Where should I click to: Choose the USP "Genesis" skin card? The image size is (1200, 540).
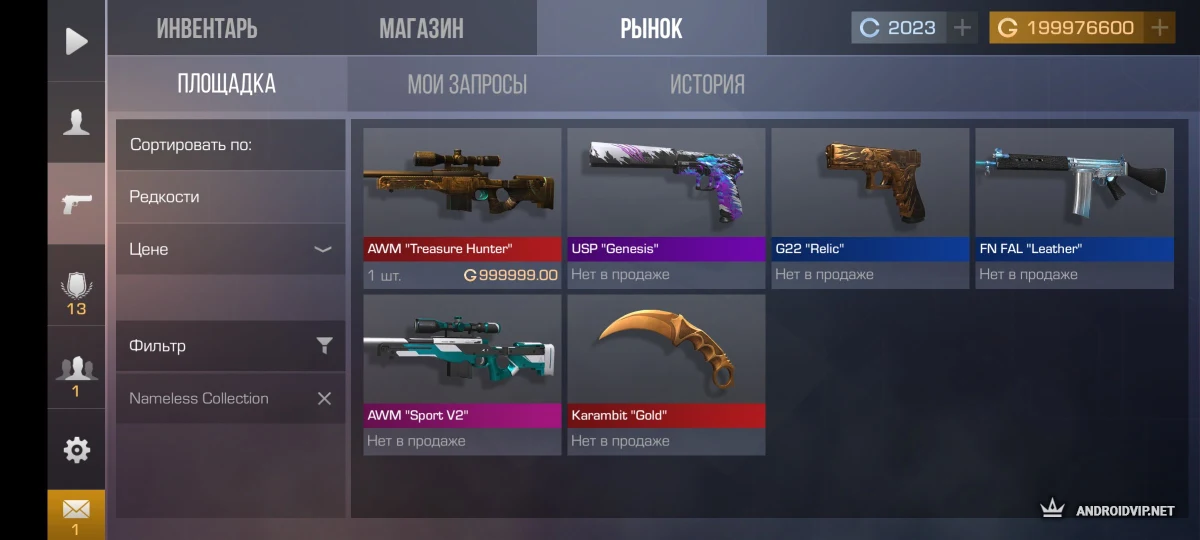[x=666, y=208]
